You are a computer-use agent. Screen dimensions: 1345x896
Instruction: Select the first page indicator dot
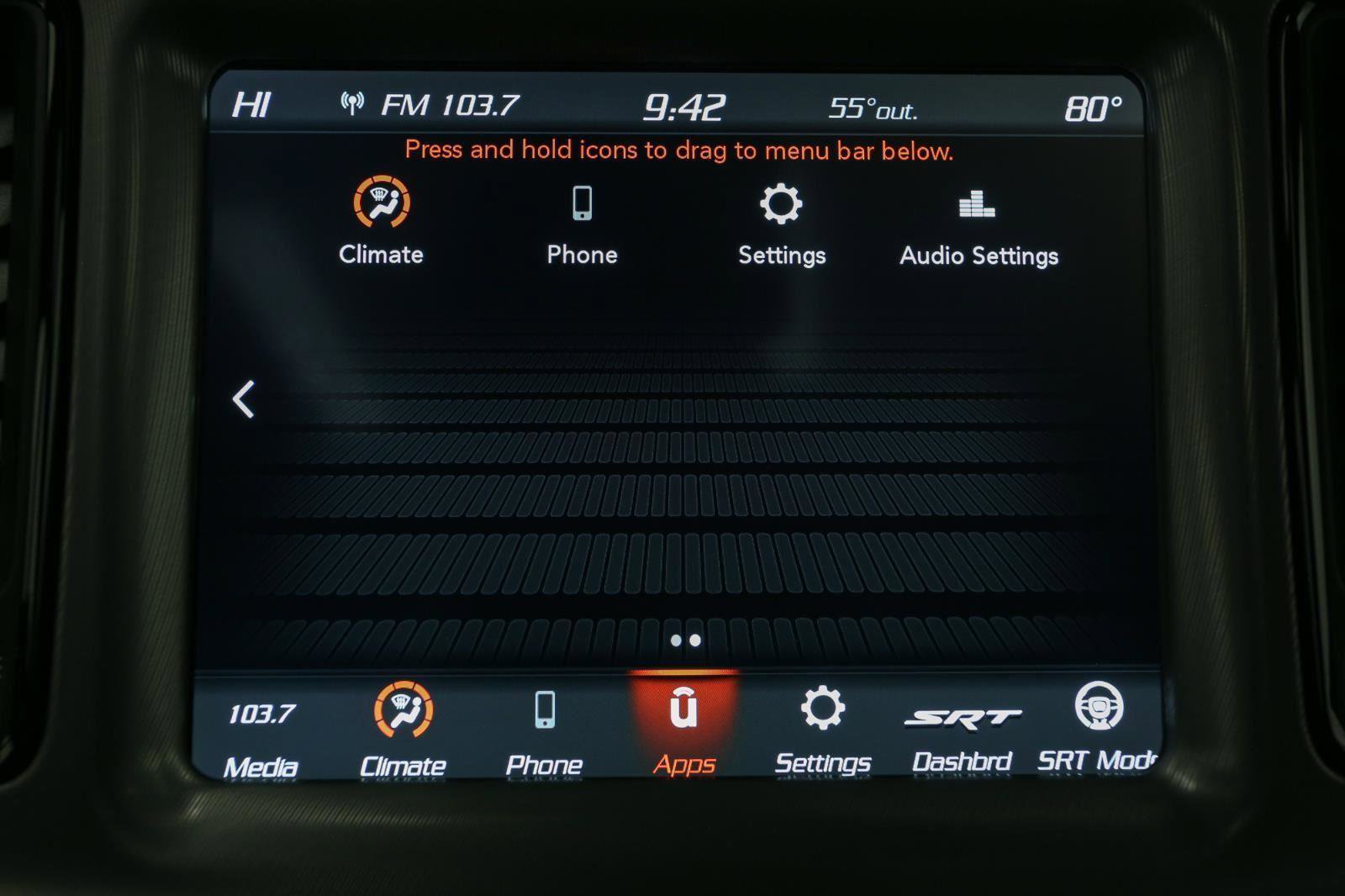pos(675,640)
